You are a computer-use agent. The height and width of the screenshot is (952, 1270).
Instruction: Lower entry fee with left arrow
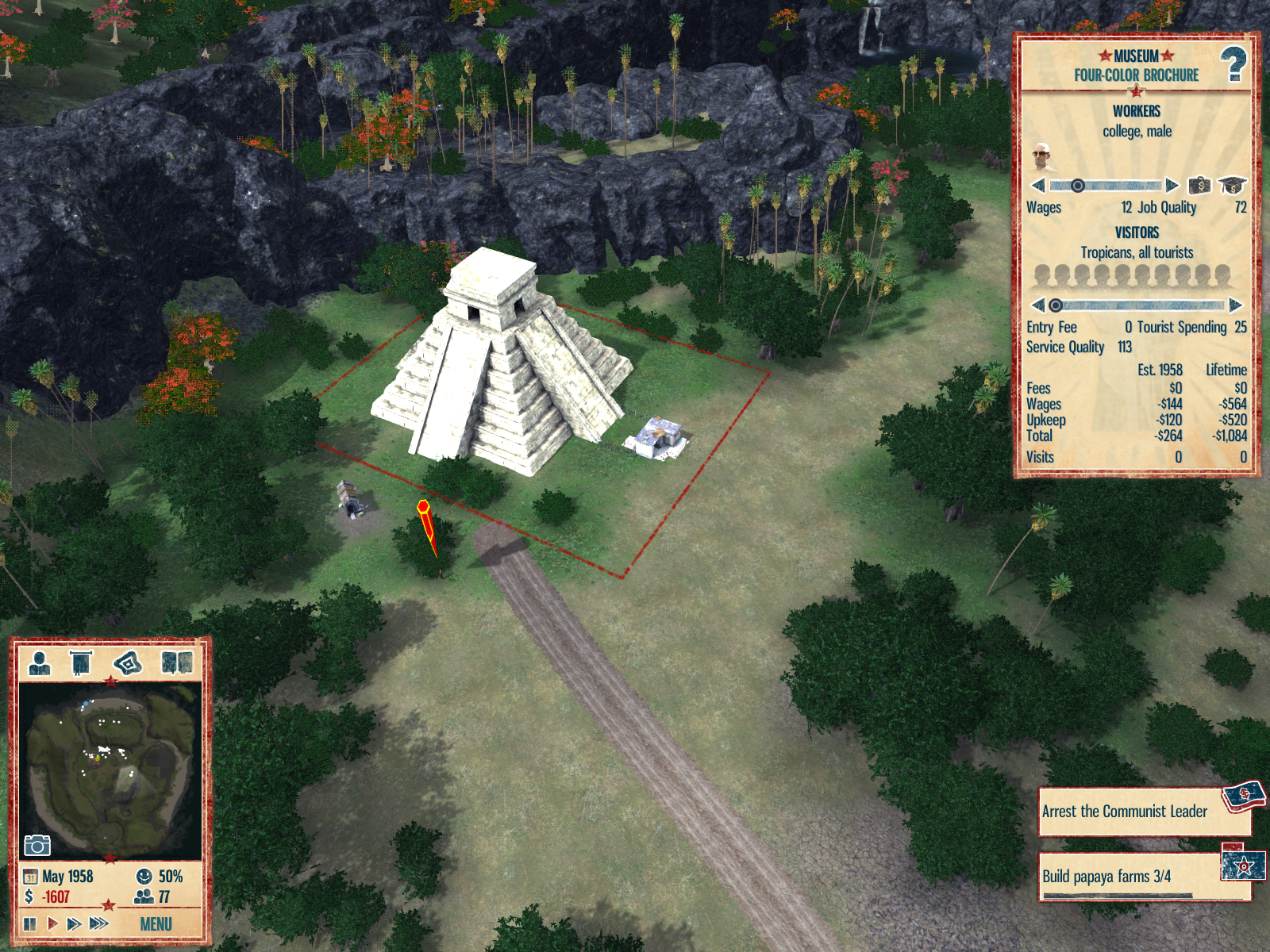pos(1037,305)
